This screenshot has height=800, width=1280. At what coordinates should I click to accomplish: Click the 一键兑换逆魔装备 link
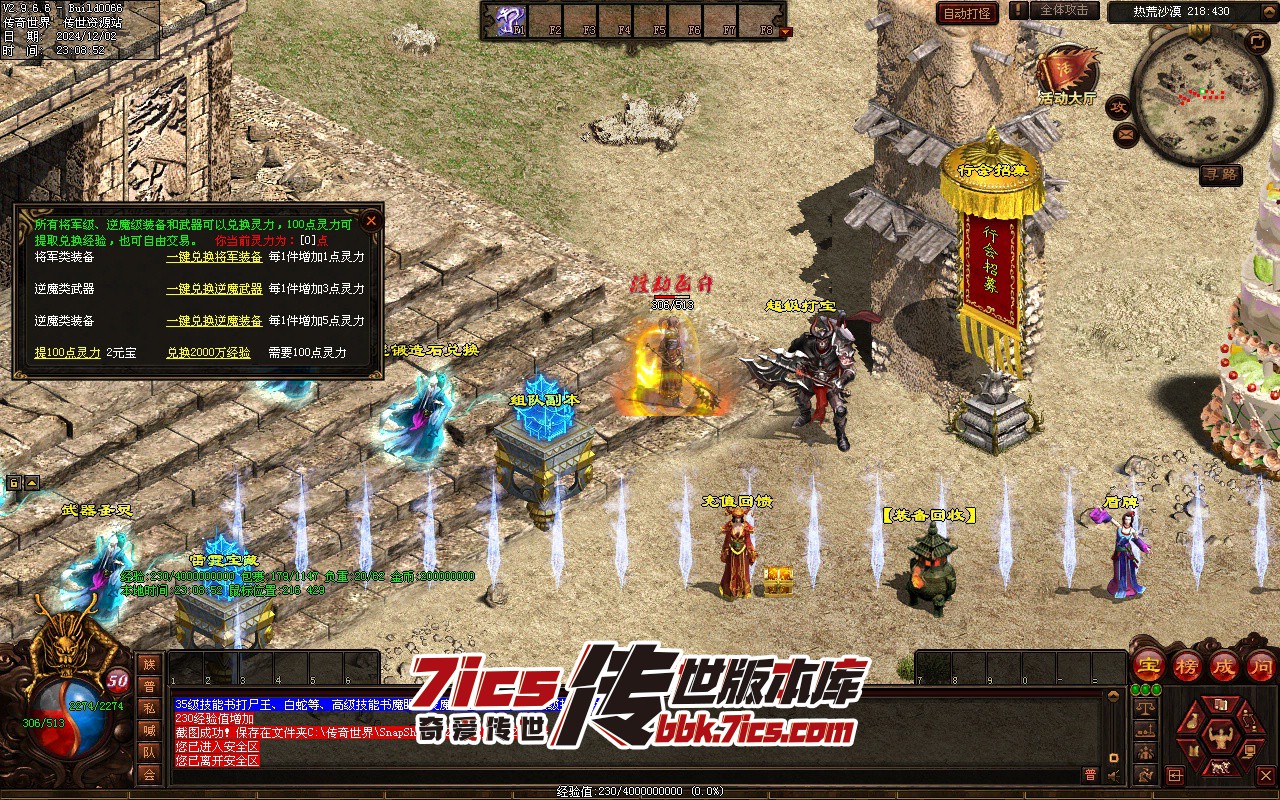(x=214, y=321)
